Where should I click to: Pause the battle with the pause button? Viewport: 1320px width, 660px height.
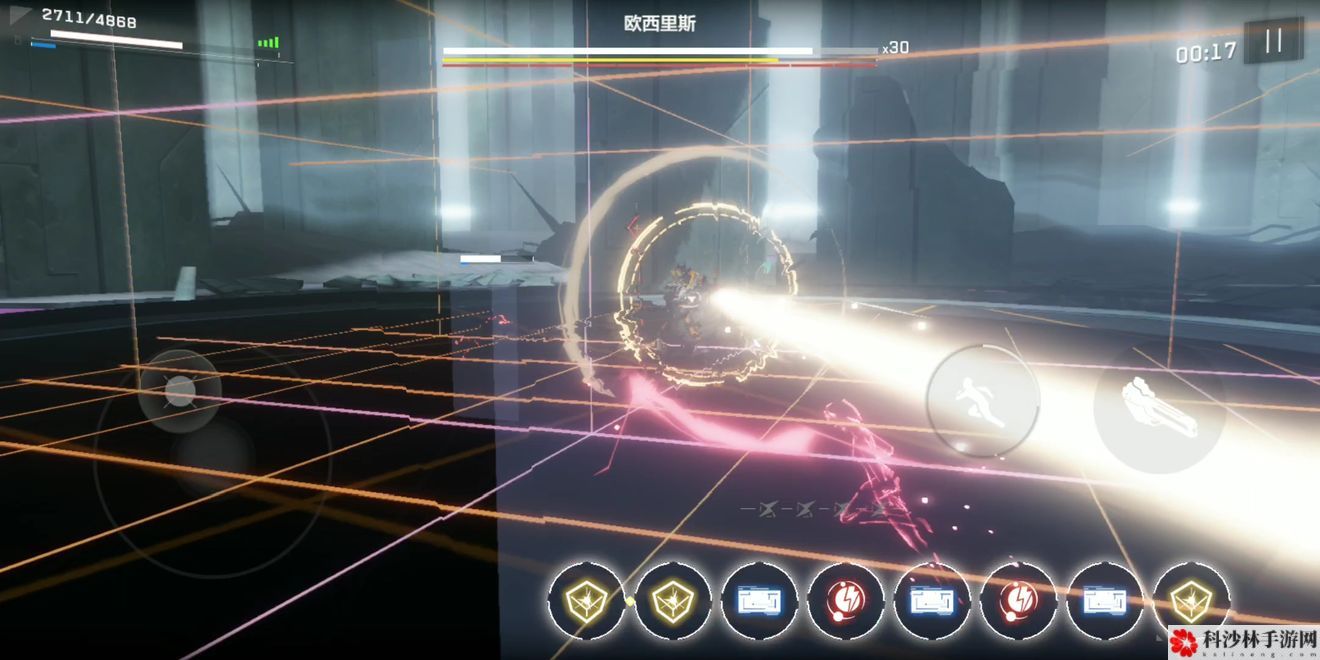click(1273, 42)
